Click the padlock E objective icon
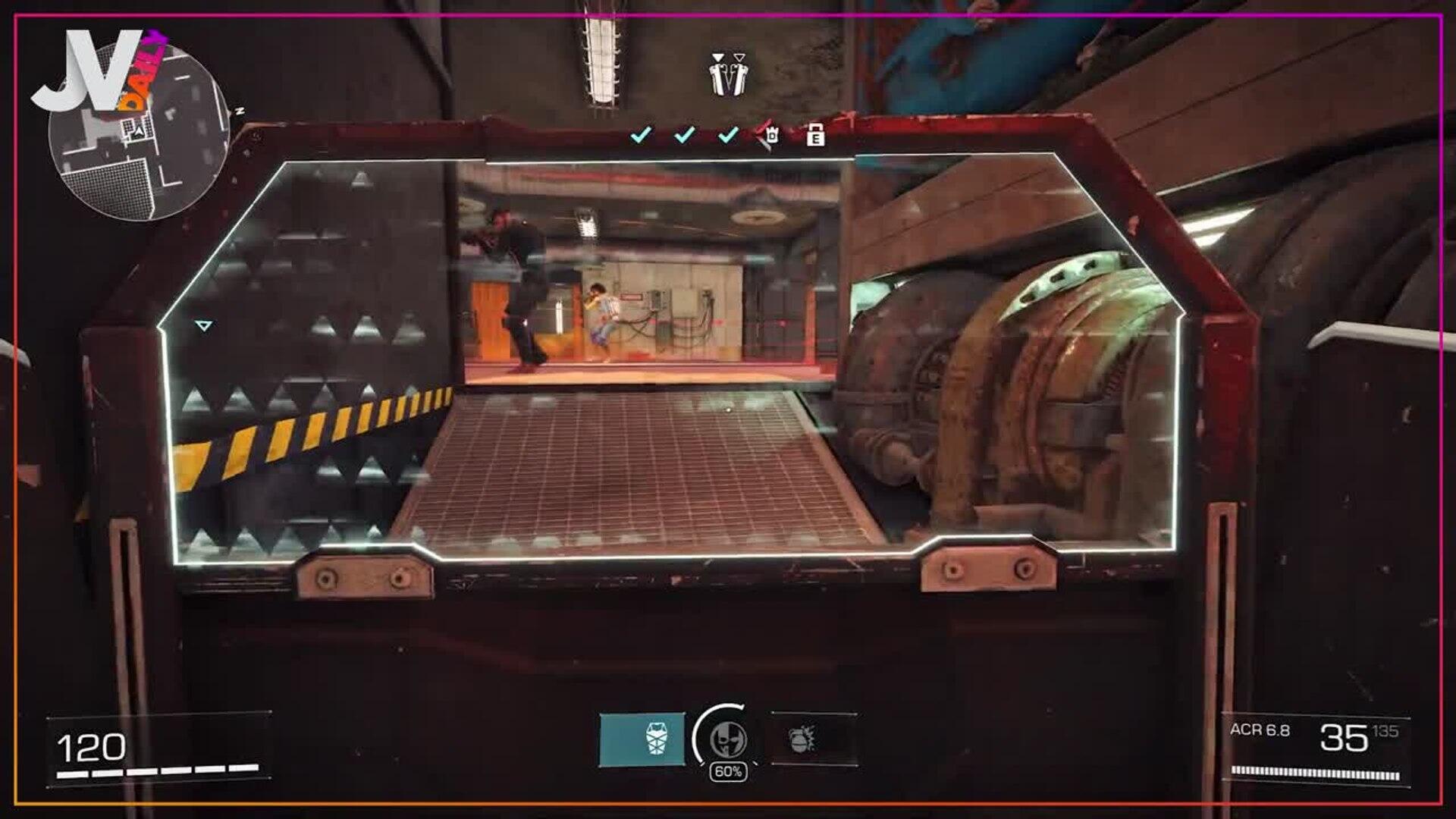Screen dimensions: 1456x819 [x=815, y=135]
